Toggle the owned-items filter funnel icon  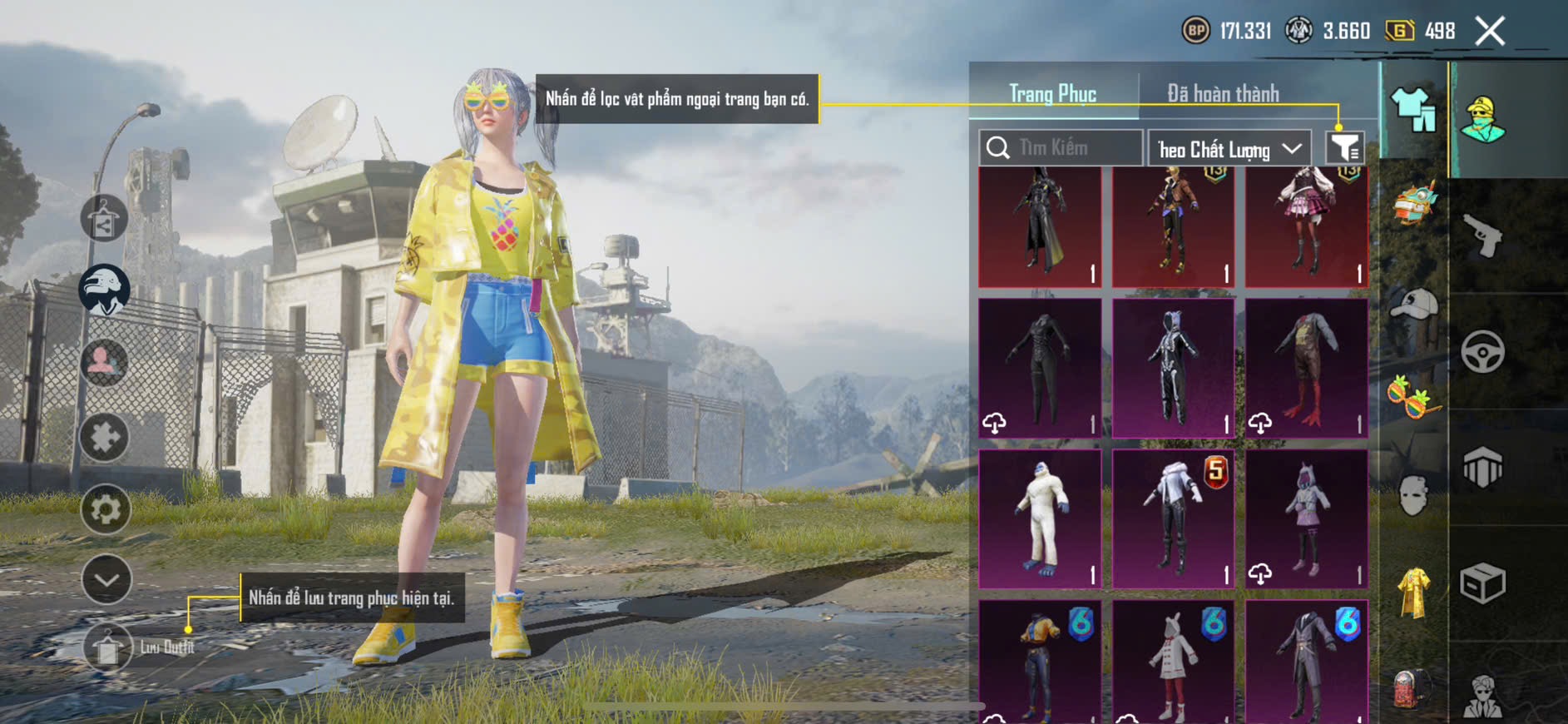click(x=1344, y=148)
